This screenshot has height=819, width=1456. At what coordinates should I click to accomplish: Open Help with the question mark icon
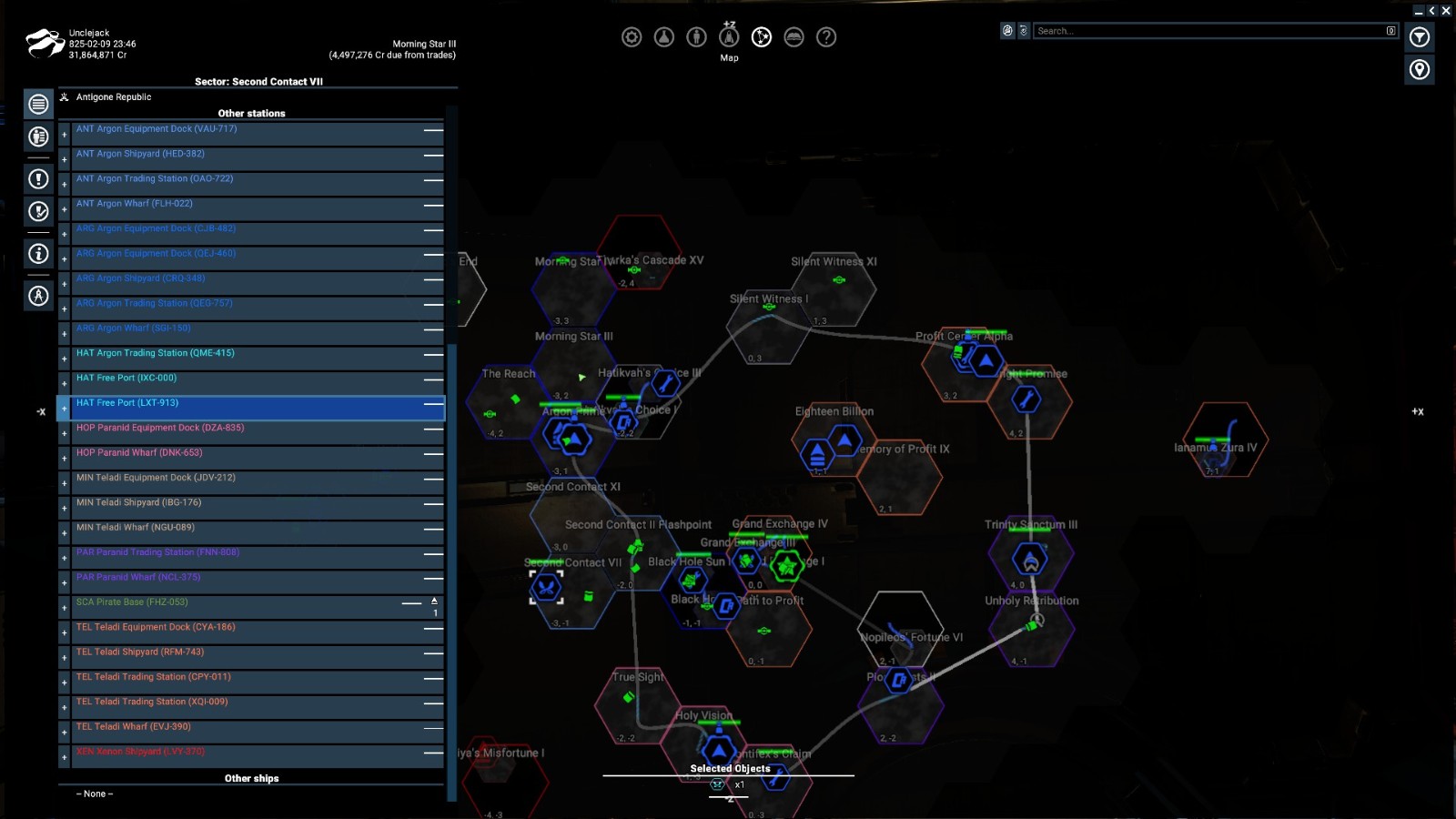point(826,37)
